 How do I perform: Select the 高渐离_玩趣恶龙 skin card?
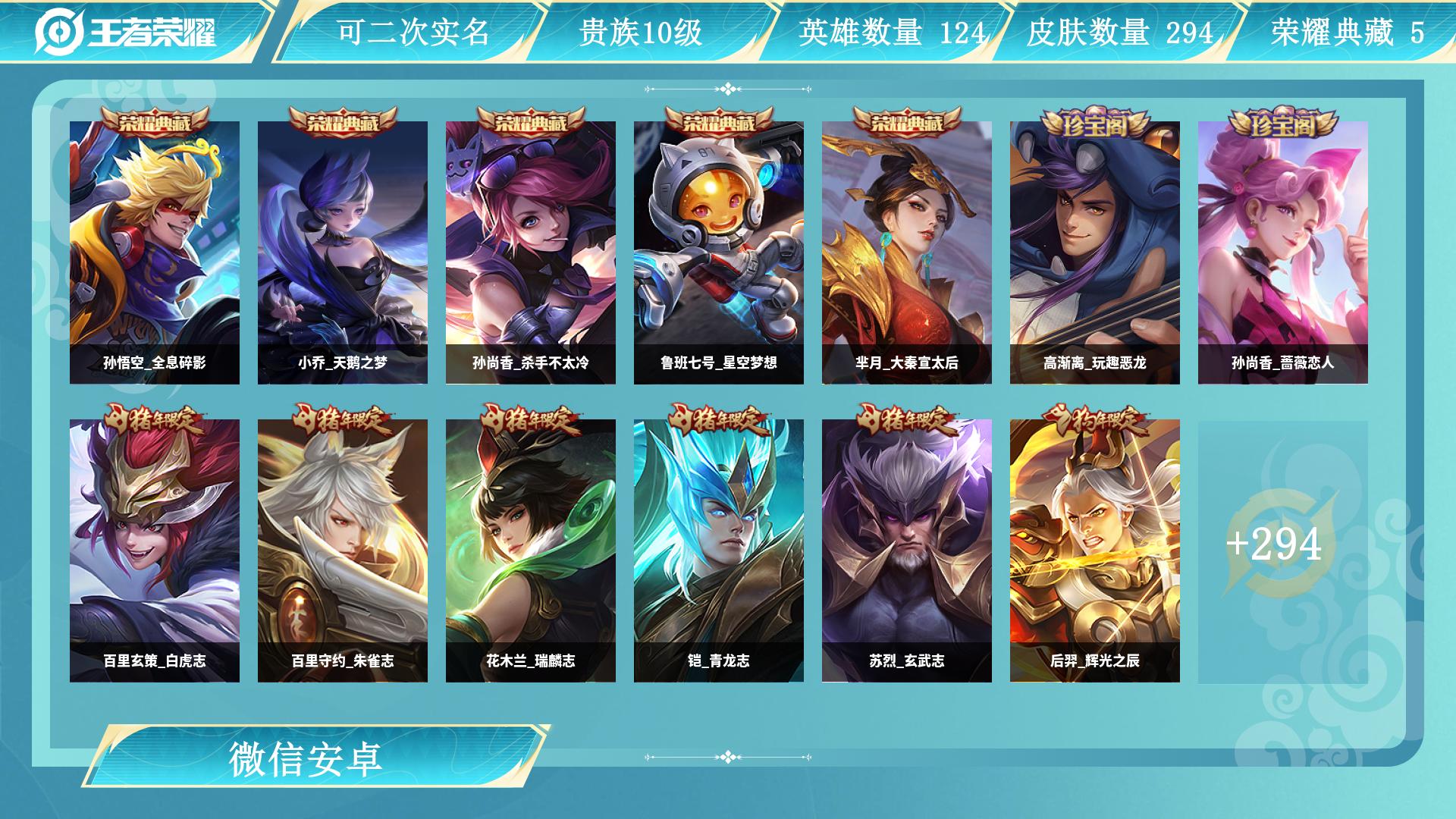pos(1095,253)
